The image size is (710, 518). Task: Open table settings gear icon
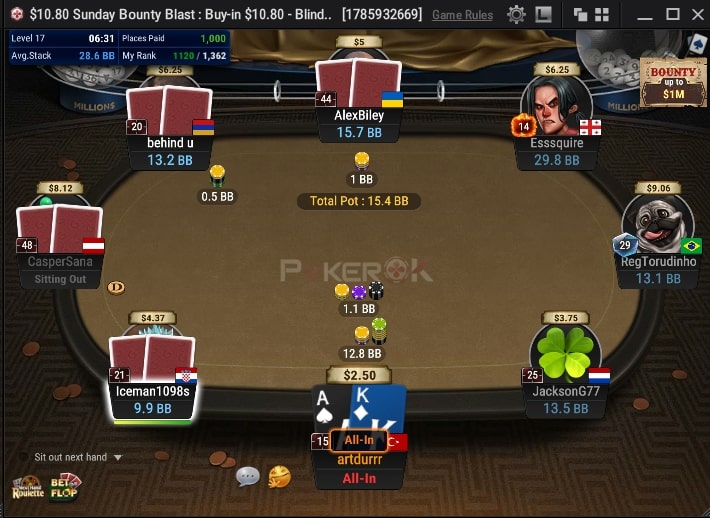[516, 15]
